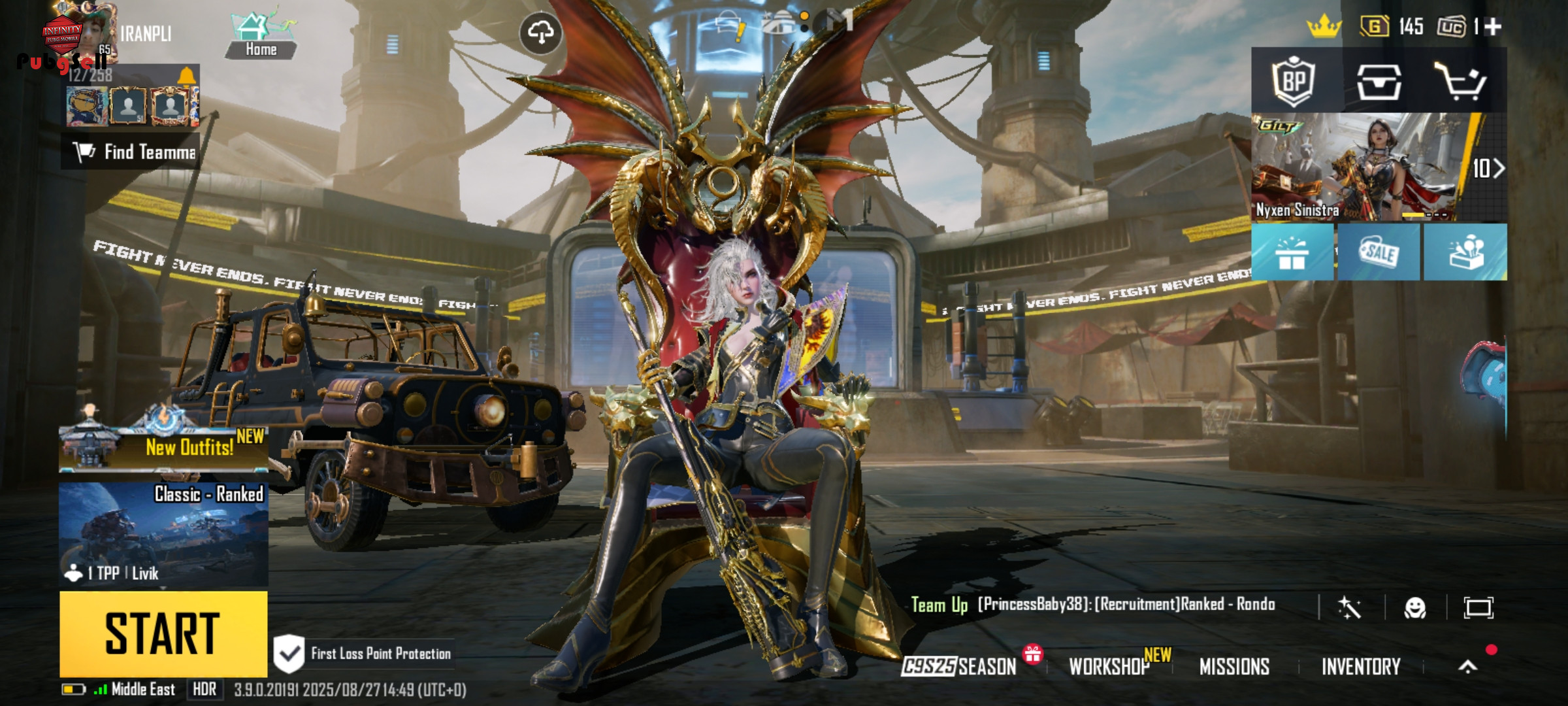Image resolution: width=1568 pixels, height=706 pixels.
Task: Open the cloud download icon
Action: click(540, 32)
